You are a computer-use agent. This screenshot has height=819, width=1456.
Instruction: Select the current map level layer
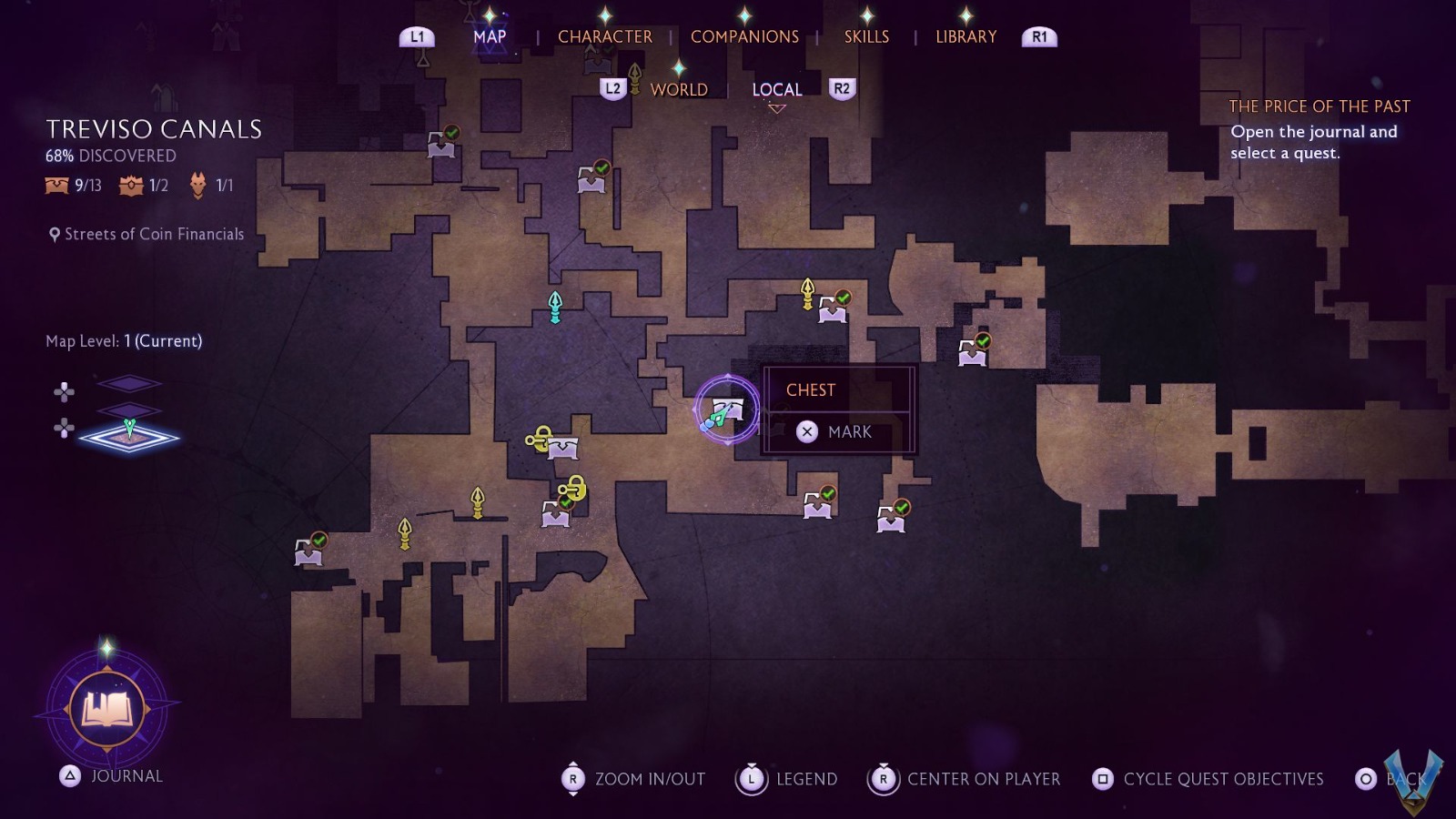[x=129, y=437]
